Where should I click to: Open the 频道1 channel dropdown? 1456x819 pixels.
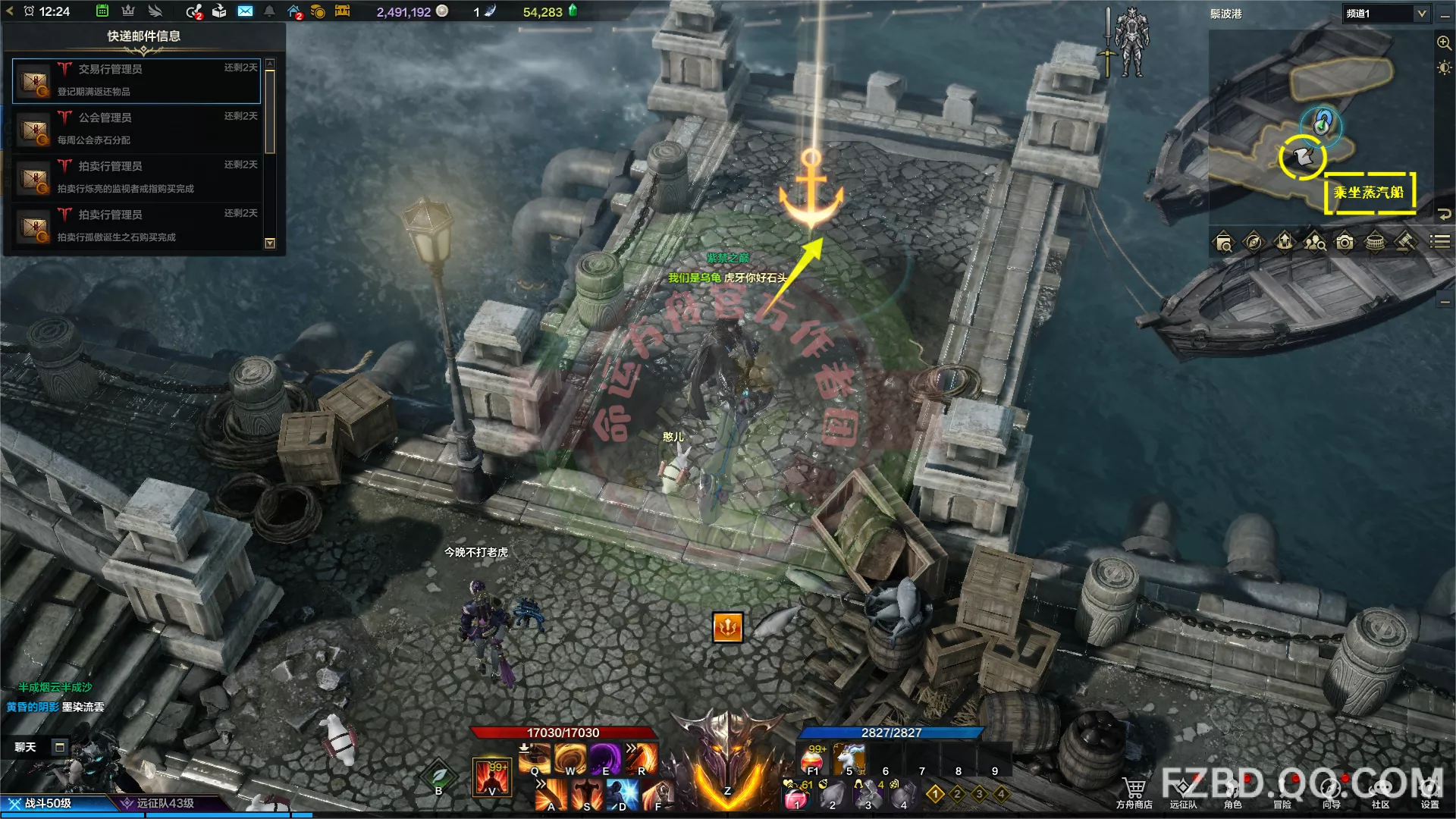pos(1387,14)
